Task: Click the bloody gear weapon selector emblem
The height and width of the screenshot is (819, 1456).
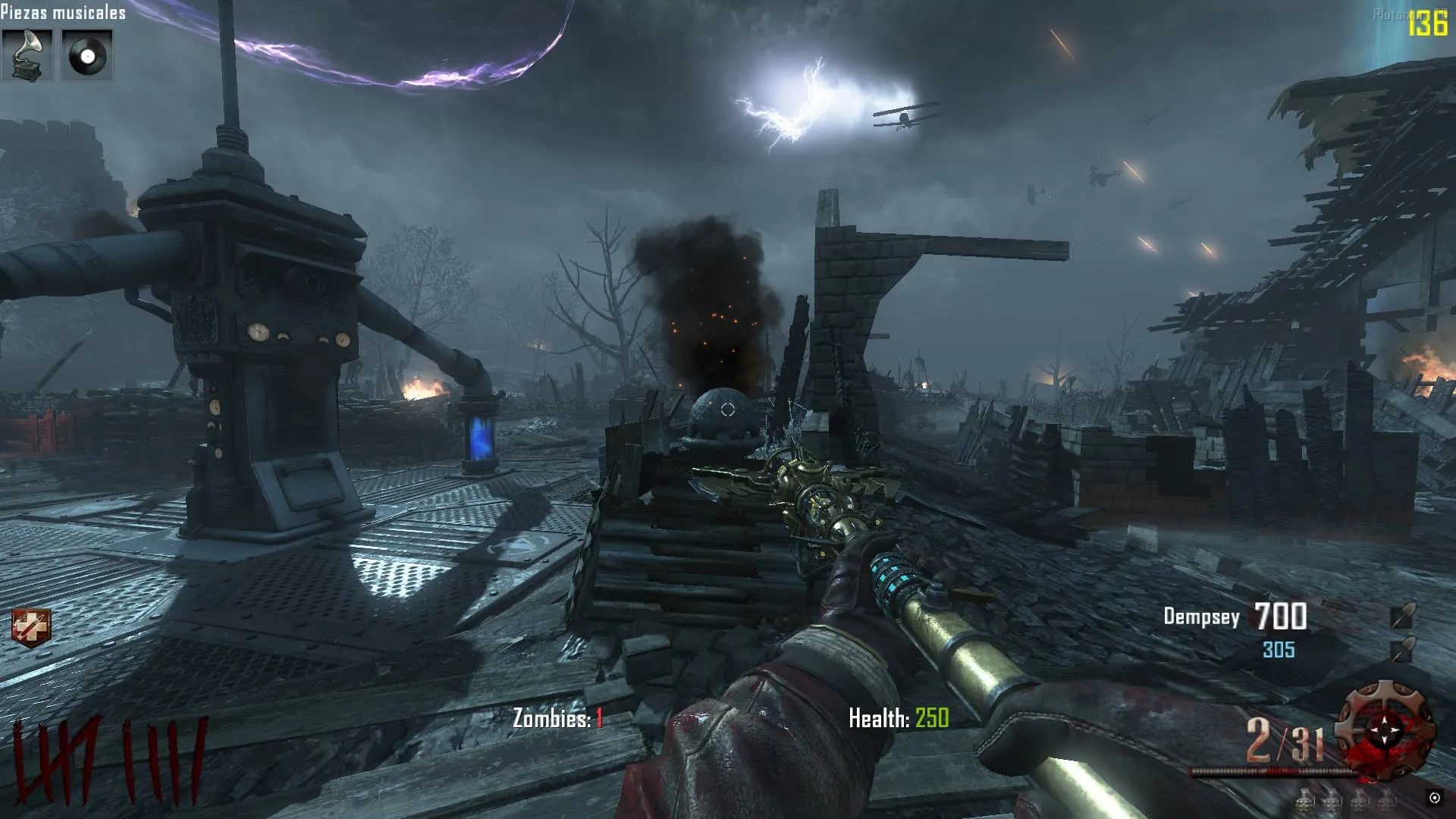Action: pyautogui.click(x=1385, y=729)
